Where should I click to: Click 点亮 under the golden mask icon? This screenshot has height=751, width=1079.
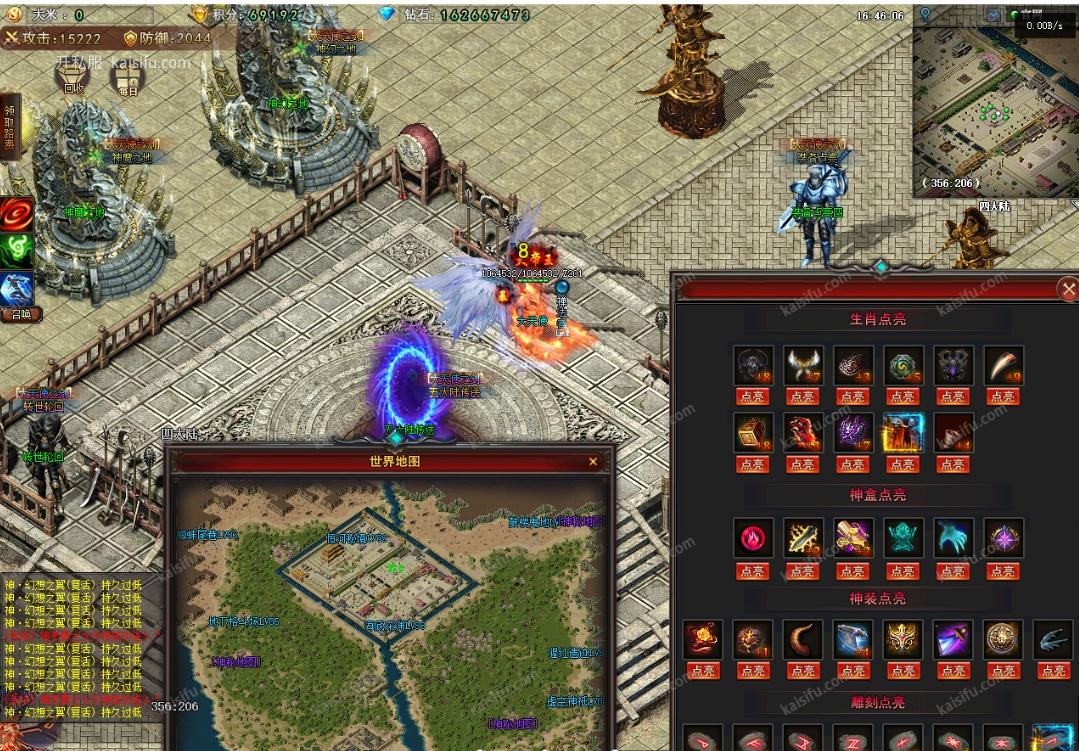click(x=902, y=671)
